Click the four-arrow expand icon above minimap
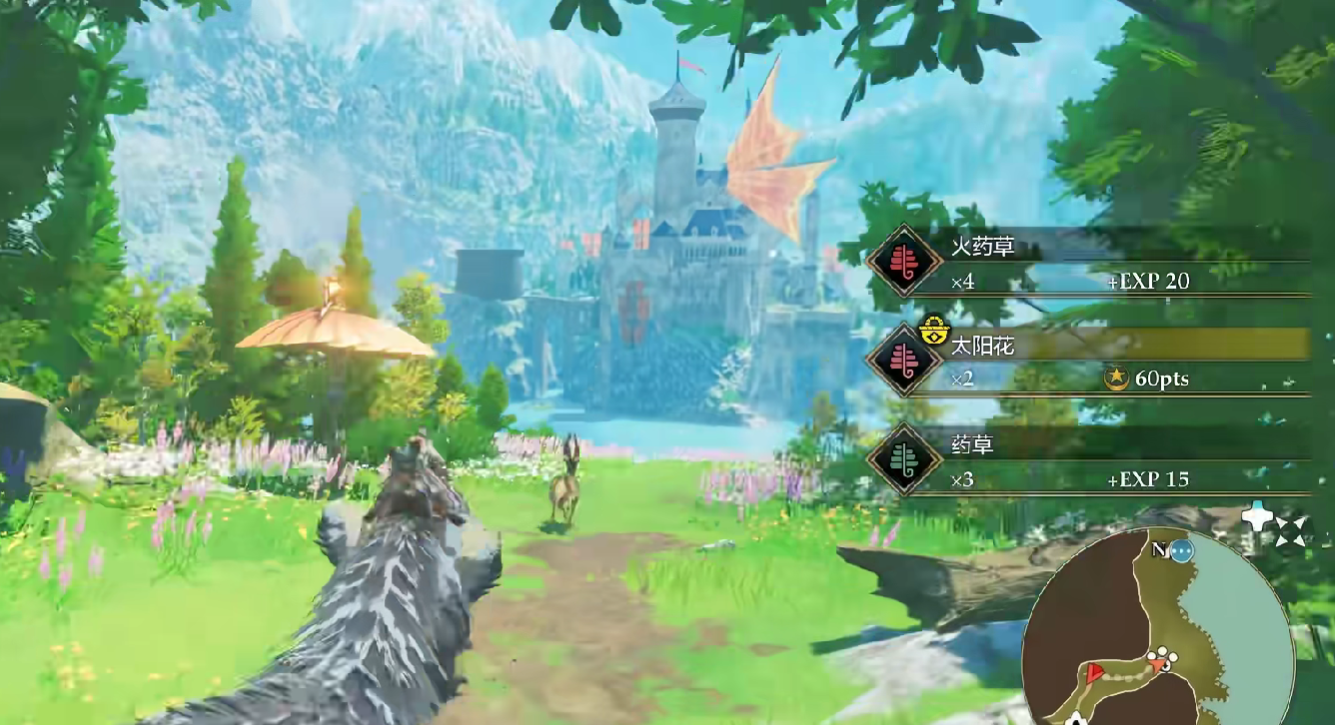1335x725 pixels. pyautogui.click(x=1289, y=529)
